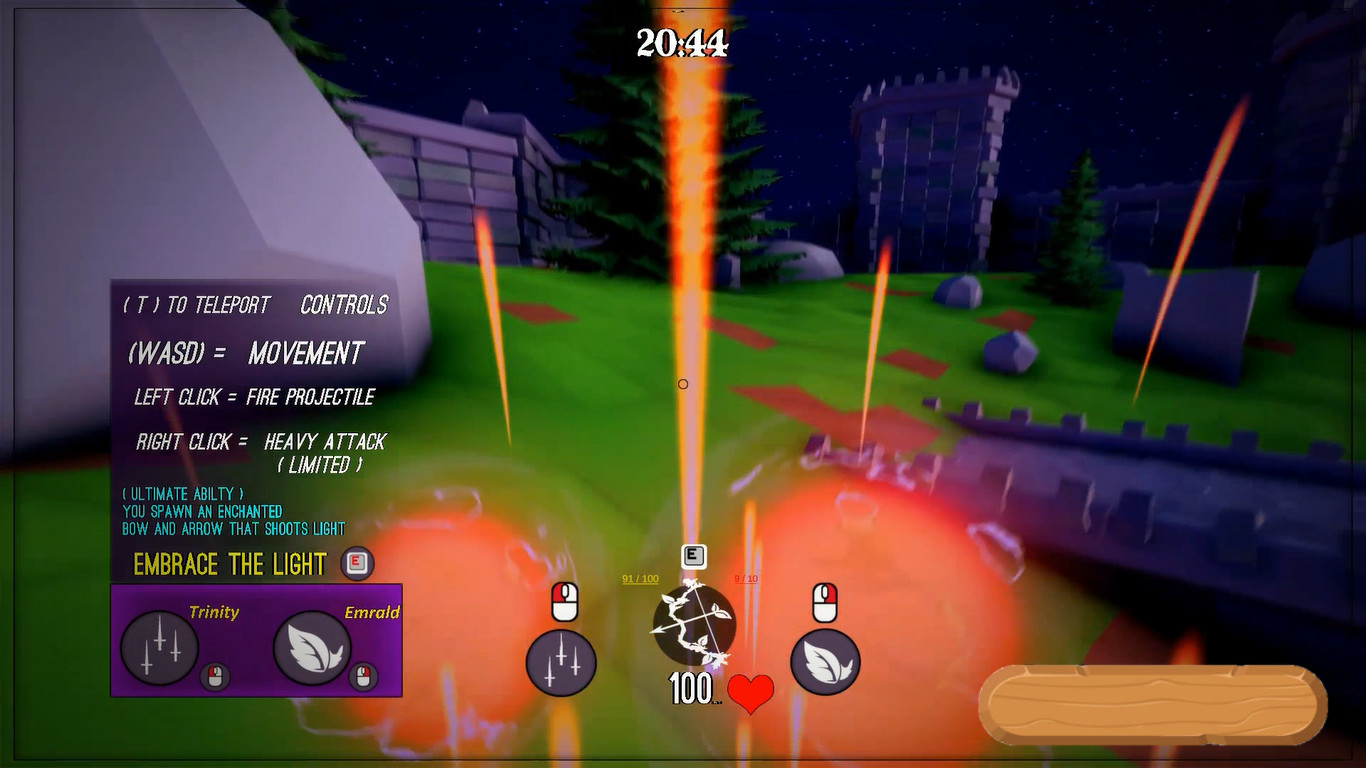Viewport: 1366px width, 768px height.
Task: Click the leaf ability icon right of the bow
Action: point(825,663)
